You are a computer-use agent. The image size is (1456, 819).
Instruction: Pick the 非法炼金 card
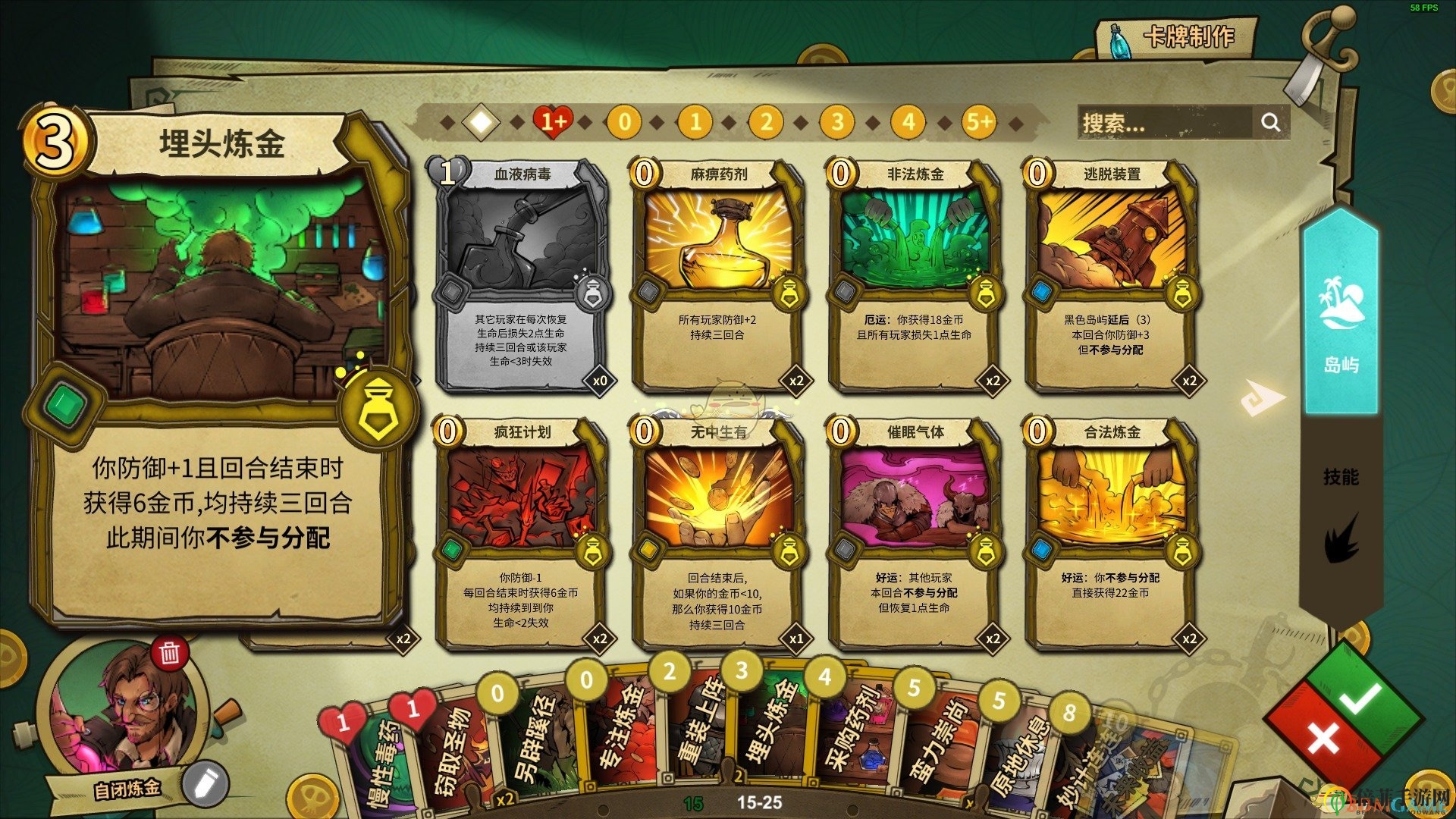pos(915,275)
